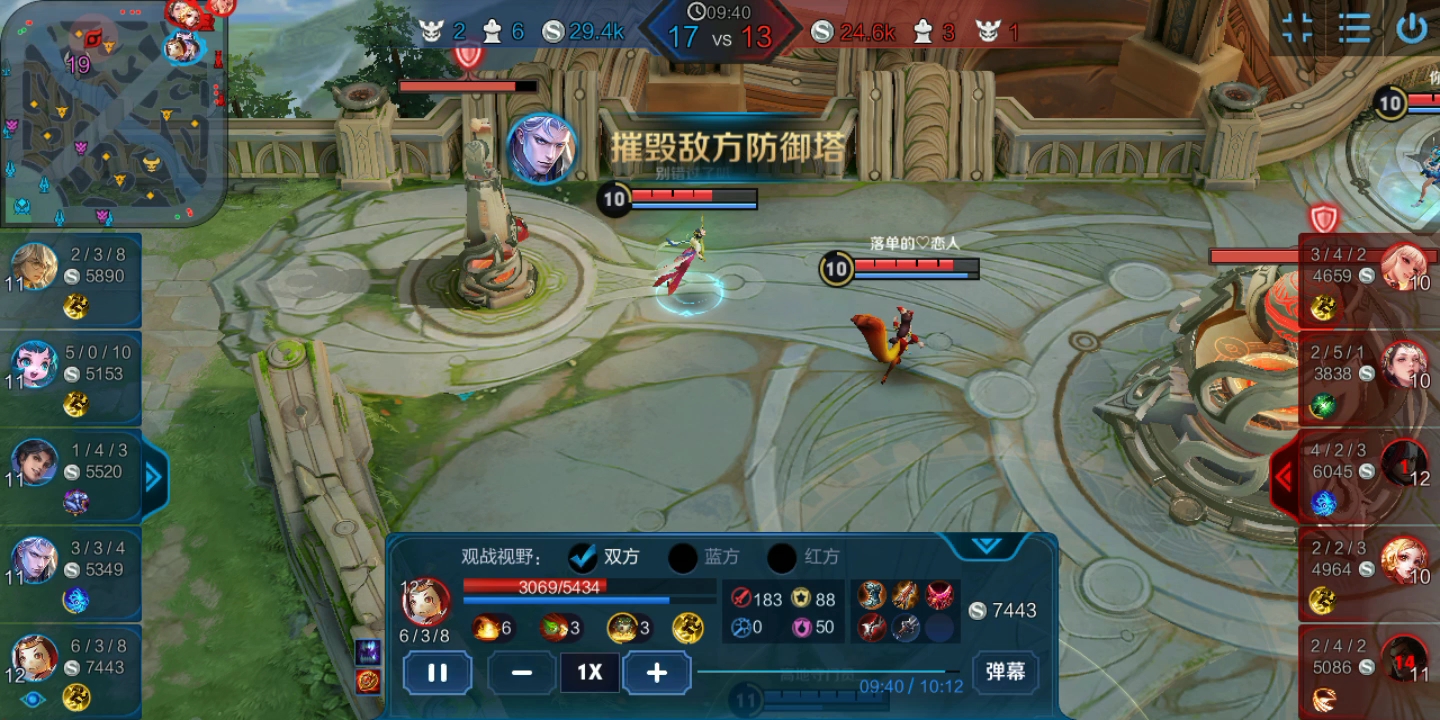Increase playback speed with the plus button

[656, 672]
